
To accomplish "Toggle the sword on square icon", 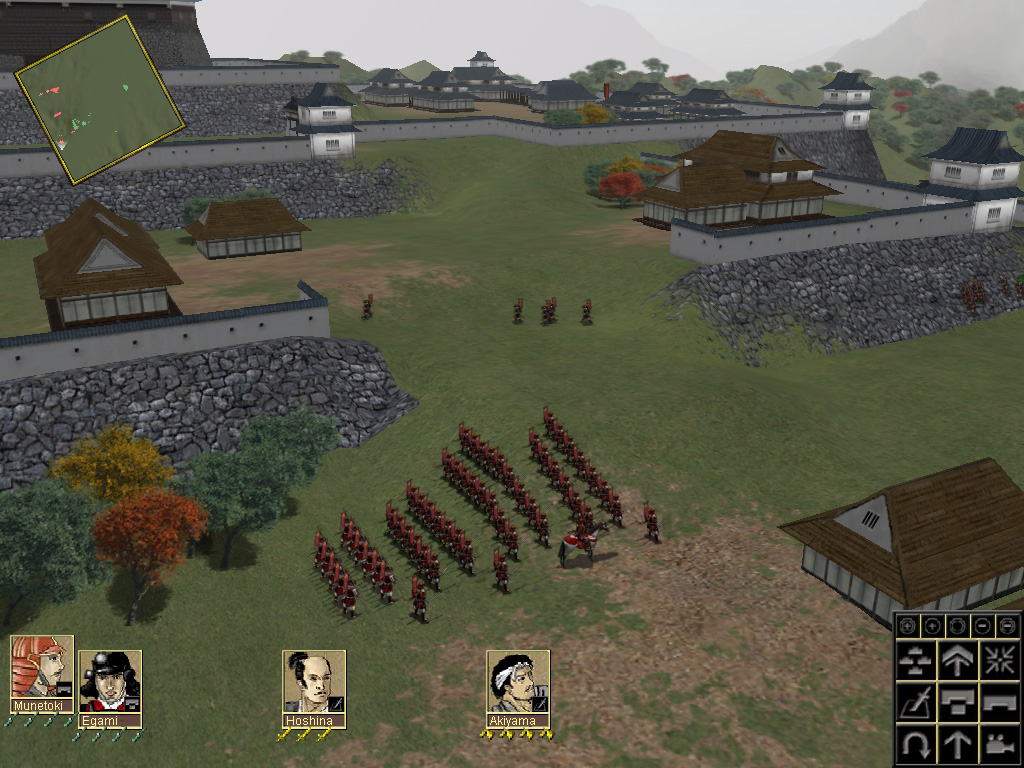I will click(x=916, y=701).
